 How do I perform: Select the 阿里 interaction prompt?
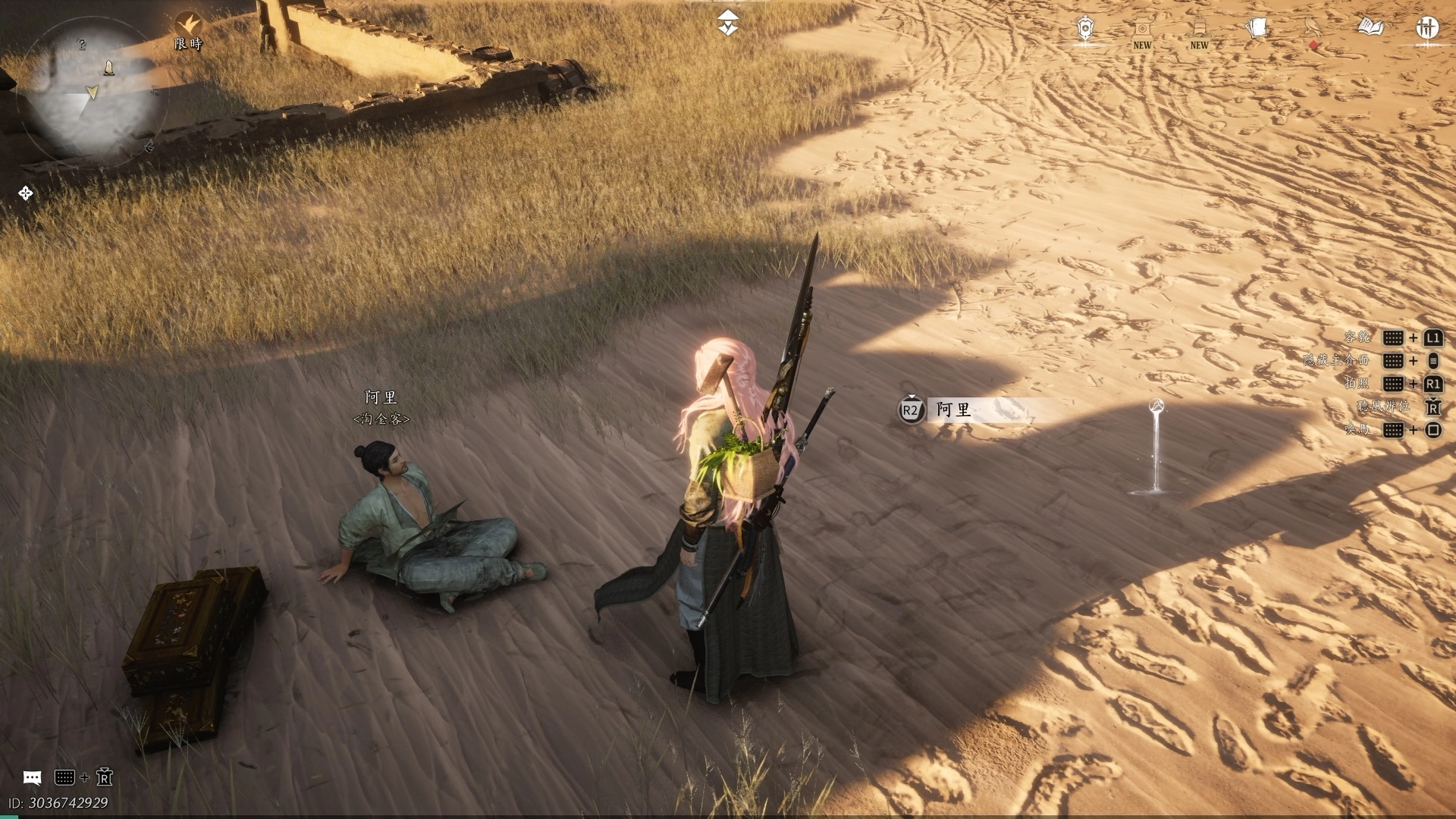click(954, 410)
